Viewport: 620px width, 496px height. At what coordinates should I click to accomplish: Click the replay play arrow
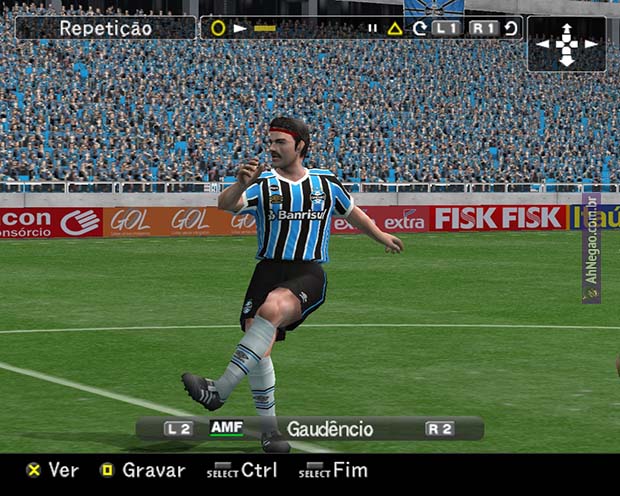point(240,28)
